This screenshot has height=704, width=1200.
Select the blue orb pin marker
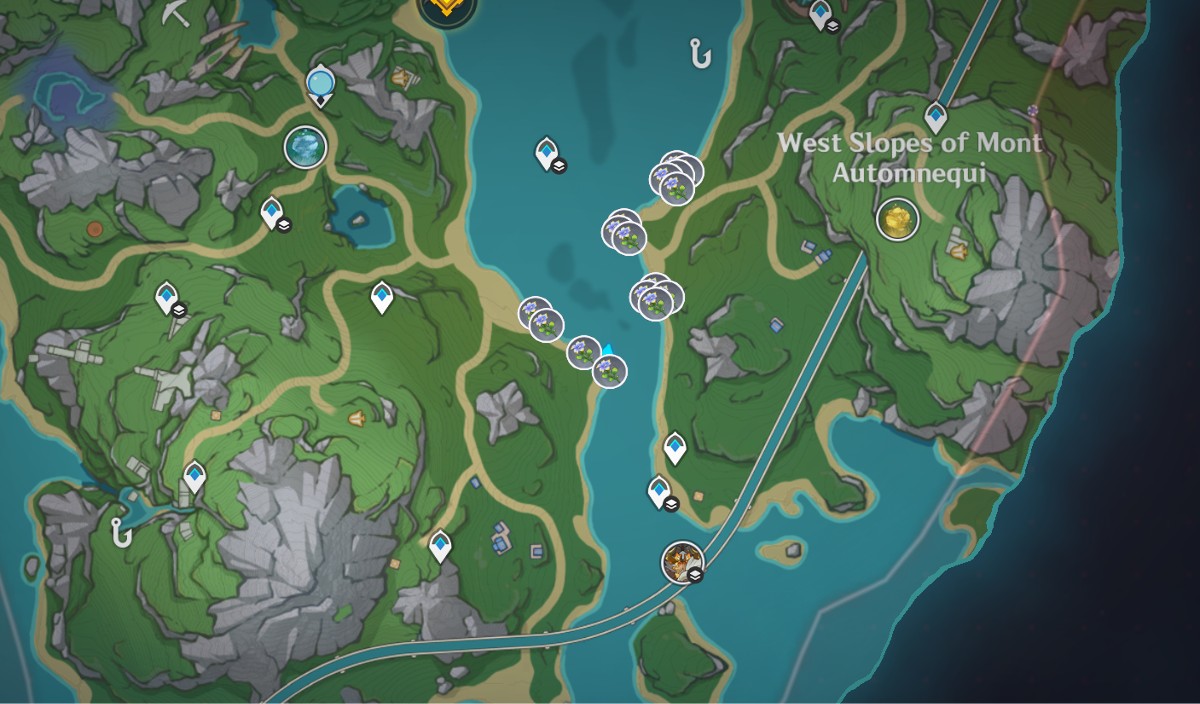click(x=320, y=80)
